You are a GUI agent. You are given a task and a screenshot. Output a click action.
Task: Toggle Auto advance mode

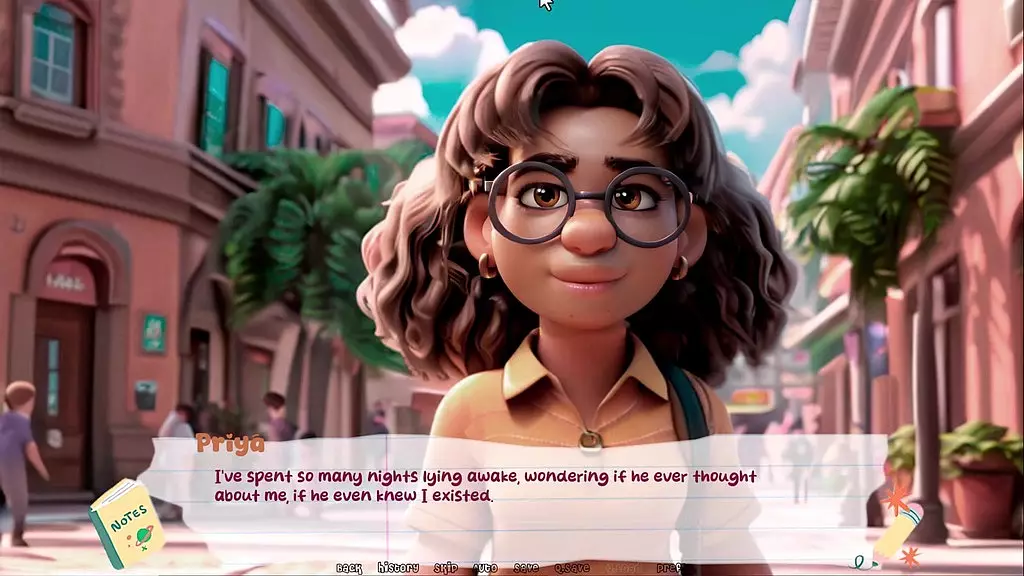[x=485, y=568]
